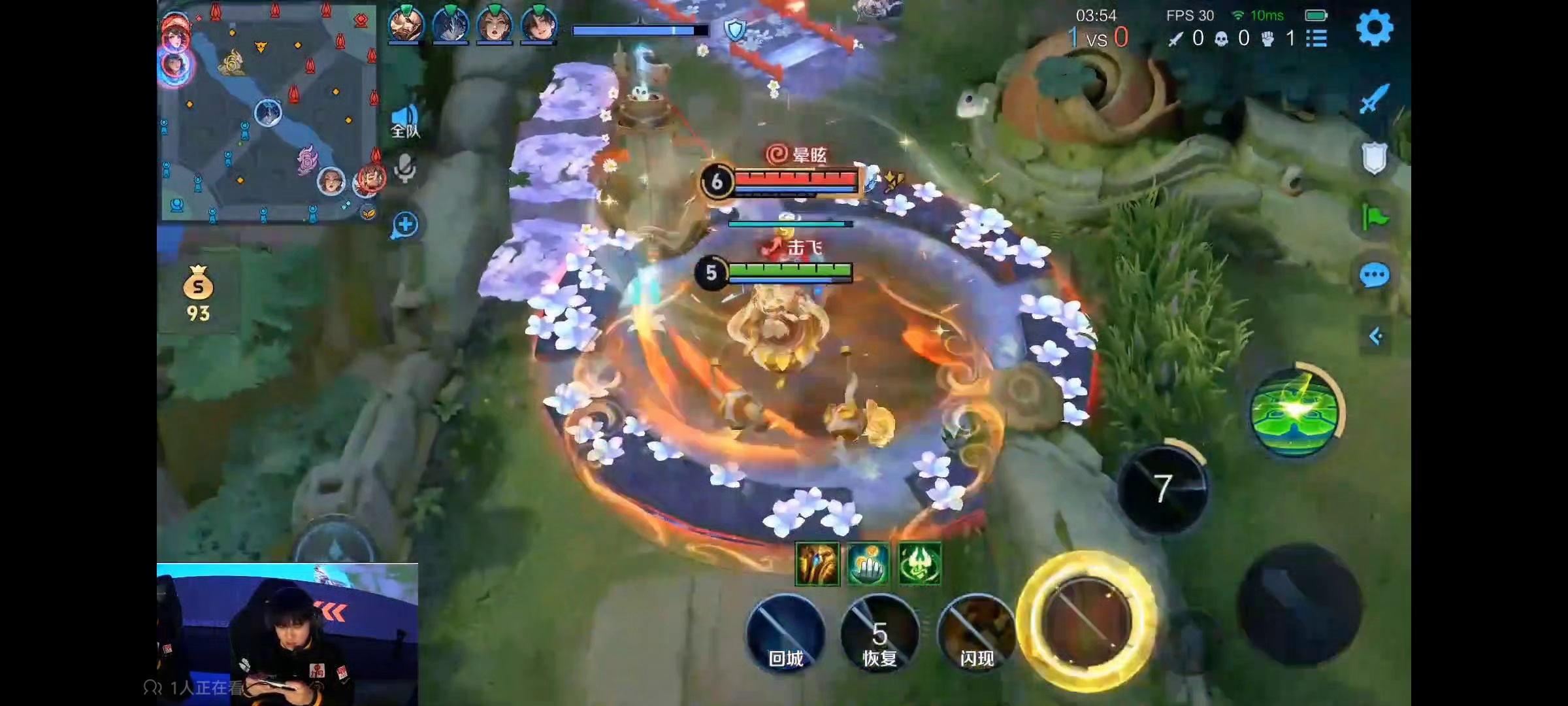Open the chat bubble quick messages

[1375, 276]
